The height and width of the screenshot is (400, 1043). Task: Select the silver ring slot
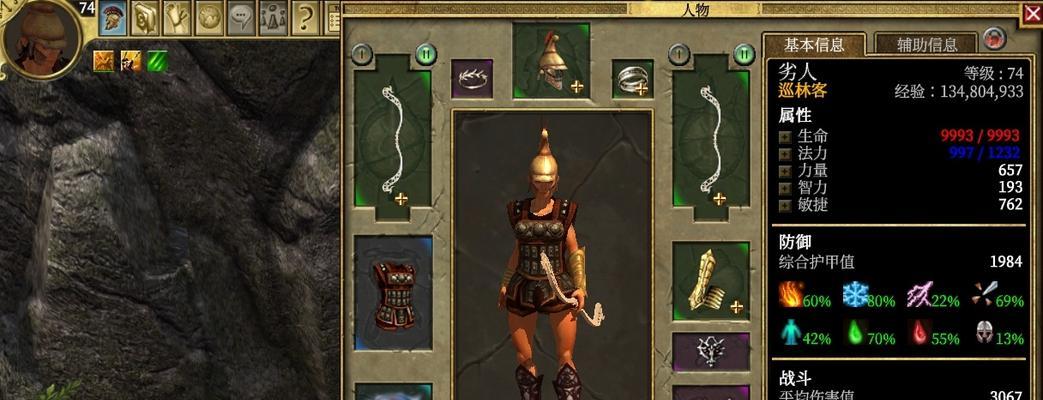[632, 79]
